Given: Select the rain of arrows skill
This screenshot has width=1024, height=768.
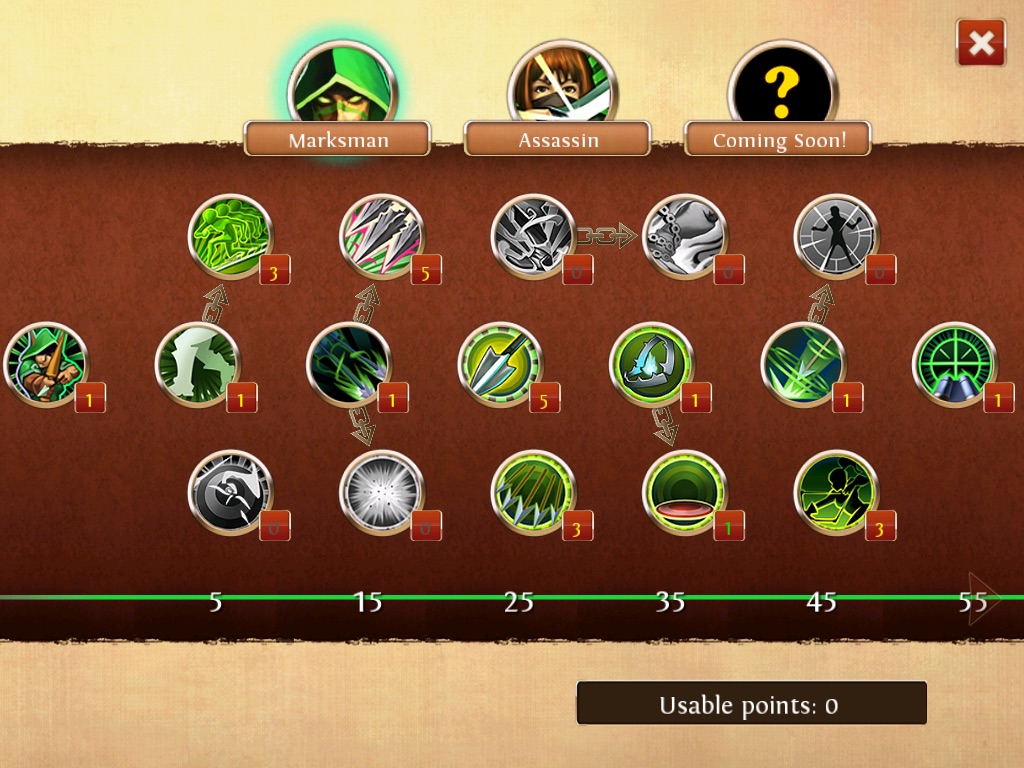Looking at the screenshot, I should point(533,492).
